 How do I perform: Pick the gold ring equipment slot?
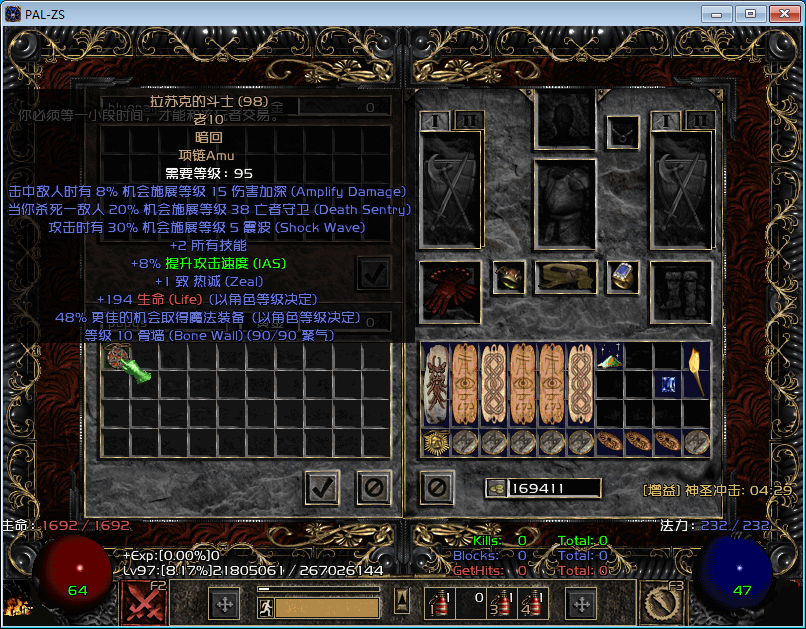(509, 277)
